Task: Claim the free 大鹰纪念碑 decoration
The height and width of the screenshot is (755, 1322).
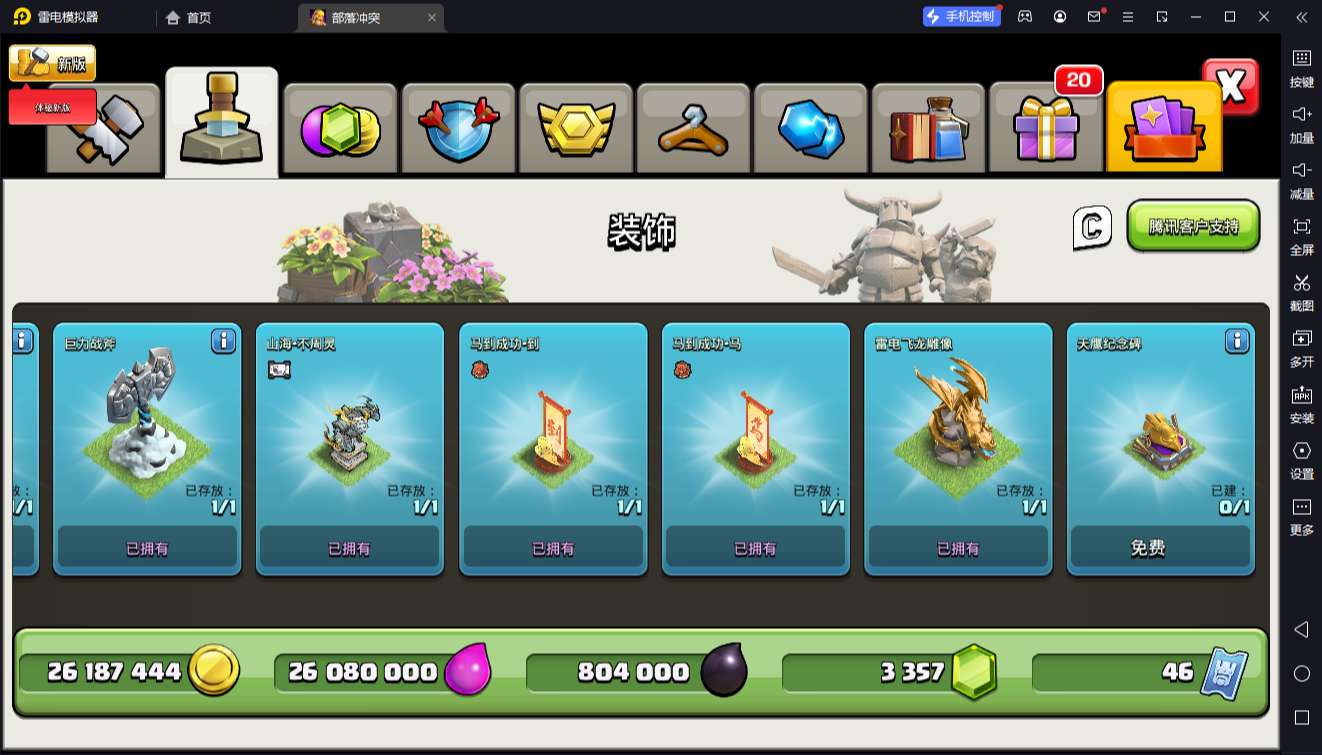Action: click(1160, 548)
